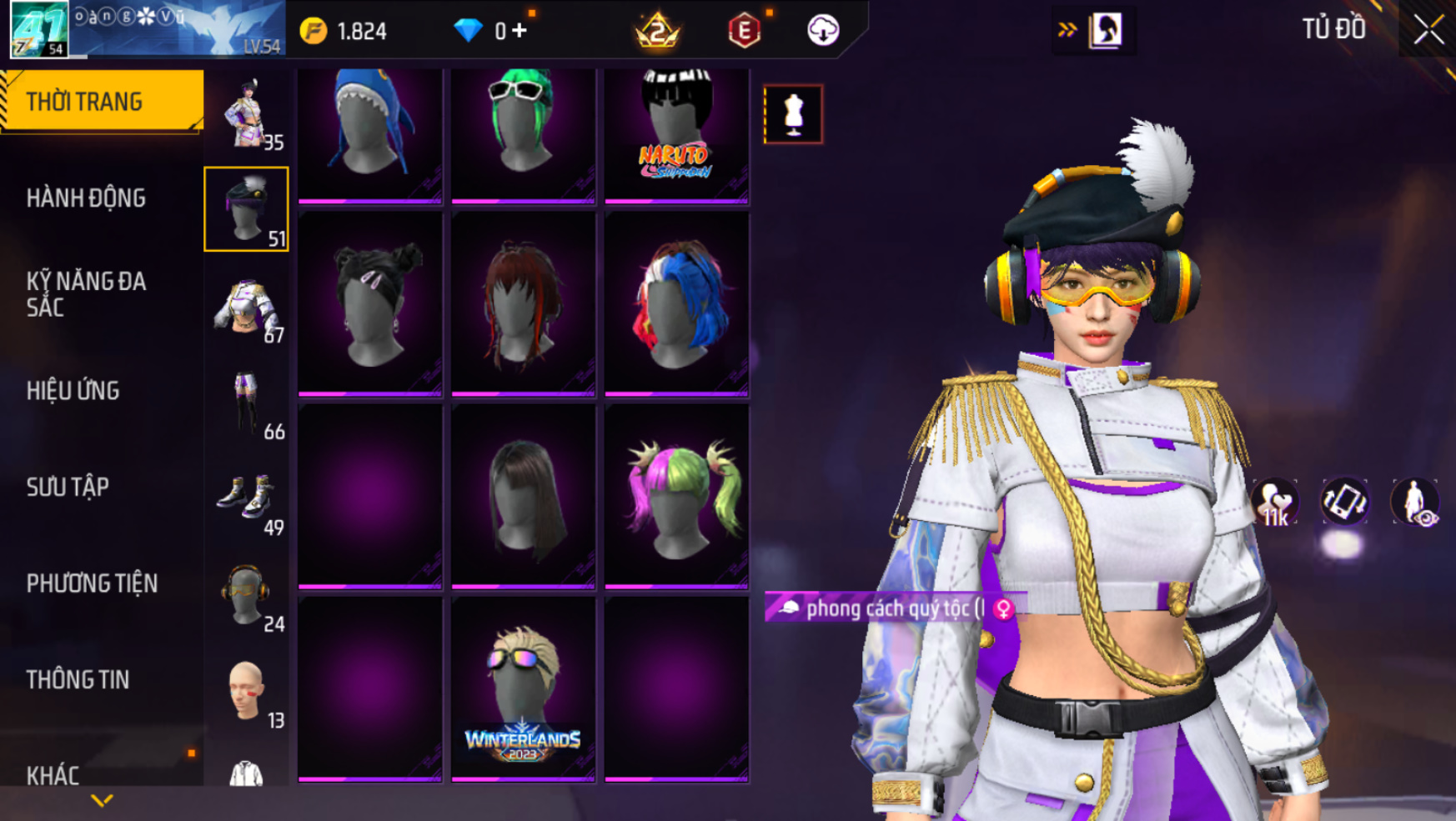This screenshot has width=1456, height=821.
Task: Close the Tủ Đồ wardrobe screen
Action: 1428,30
